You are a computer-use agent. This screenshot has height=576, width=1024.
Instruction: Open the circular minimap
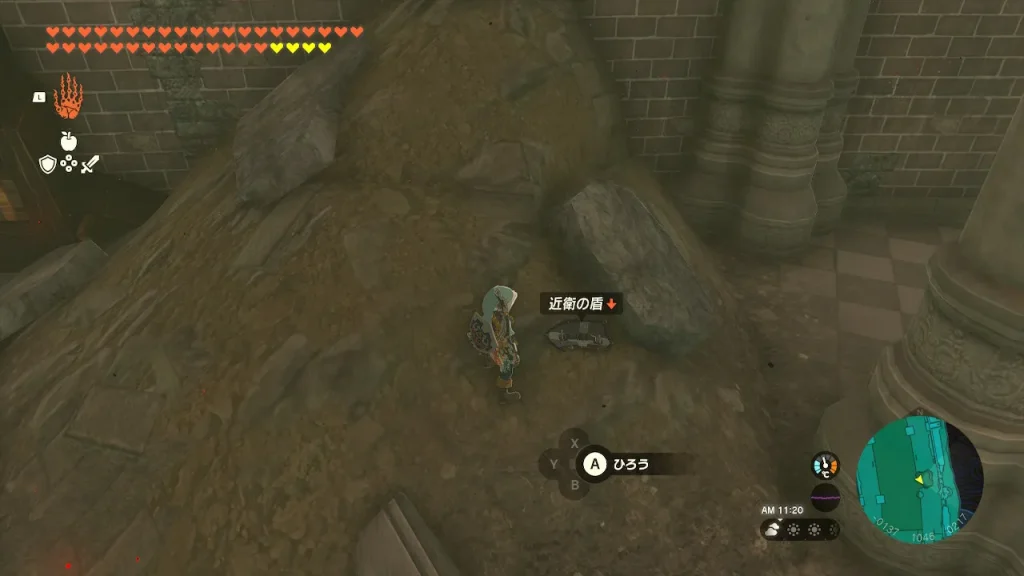click(920, 480)
